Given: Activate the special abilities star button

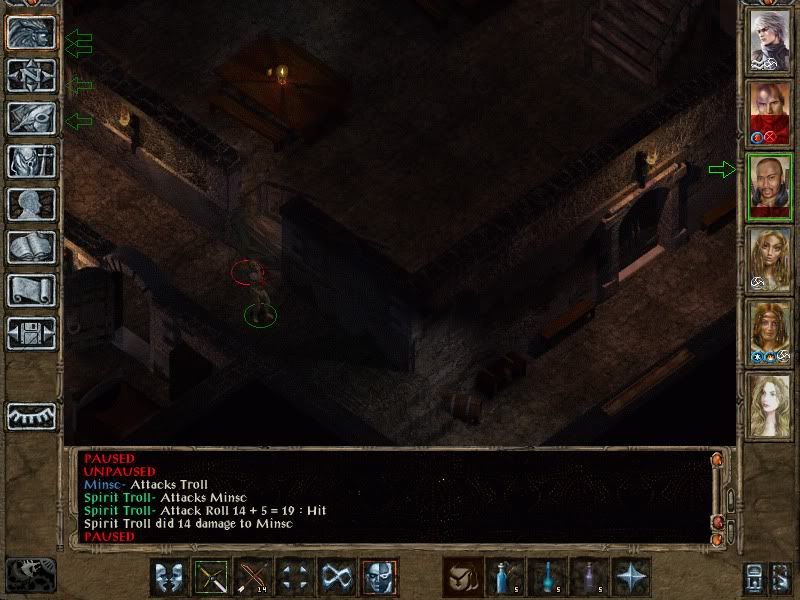Looking at the screenshot, I should [630, 578].
